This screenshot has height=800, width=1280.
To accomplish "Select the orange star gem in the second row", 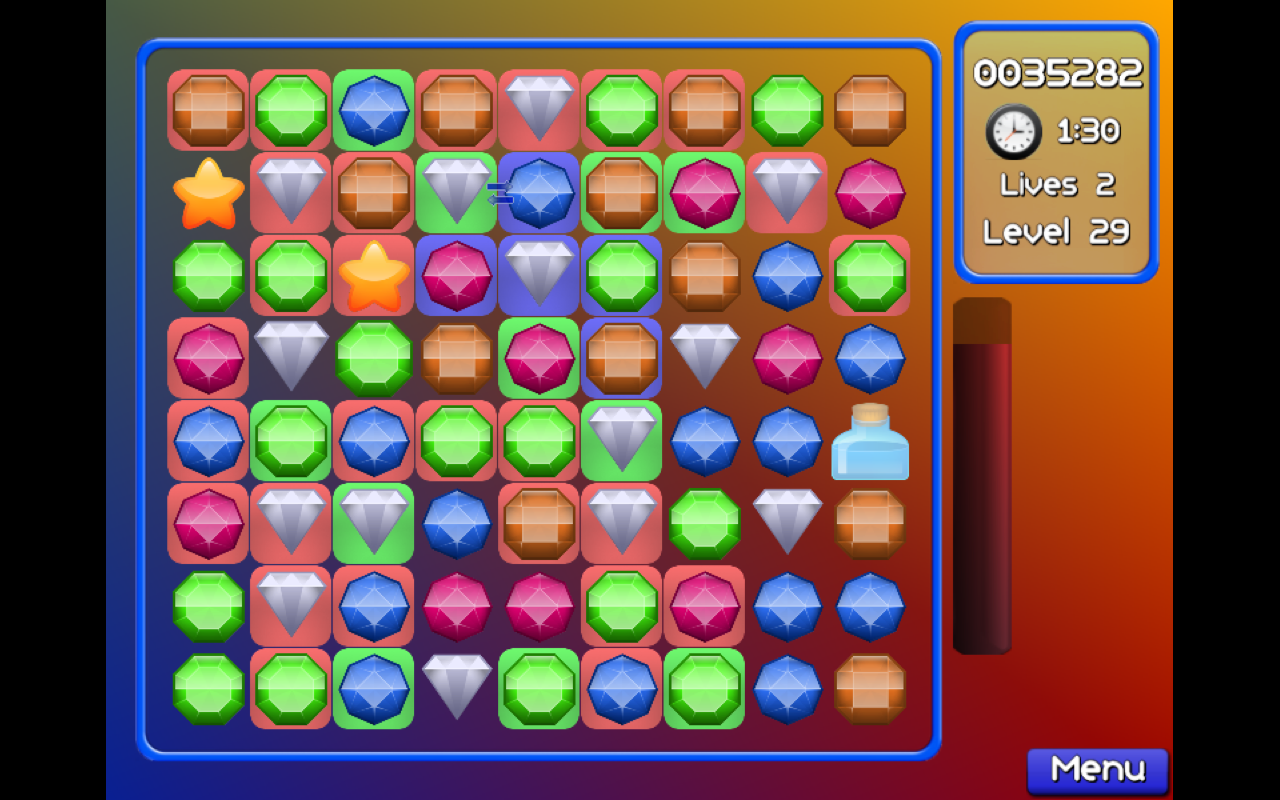I will [207, 193].
